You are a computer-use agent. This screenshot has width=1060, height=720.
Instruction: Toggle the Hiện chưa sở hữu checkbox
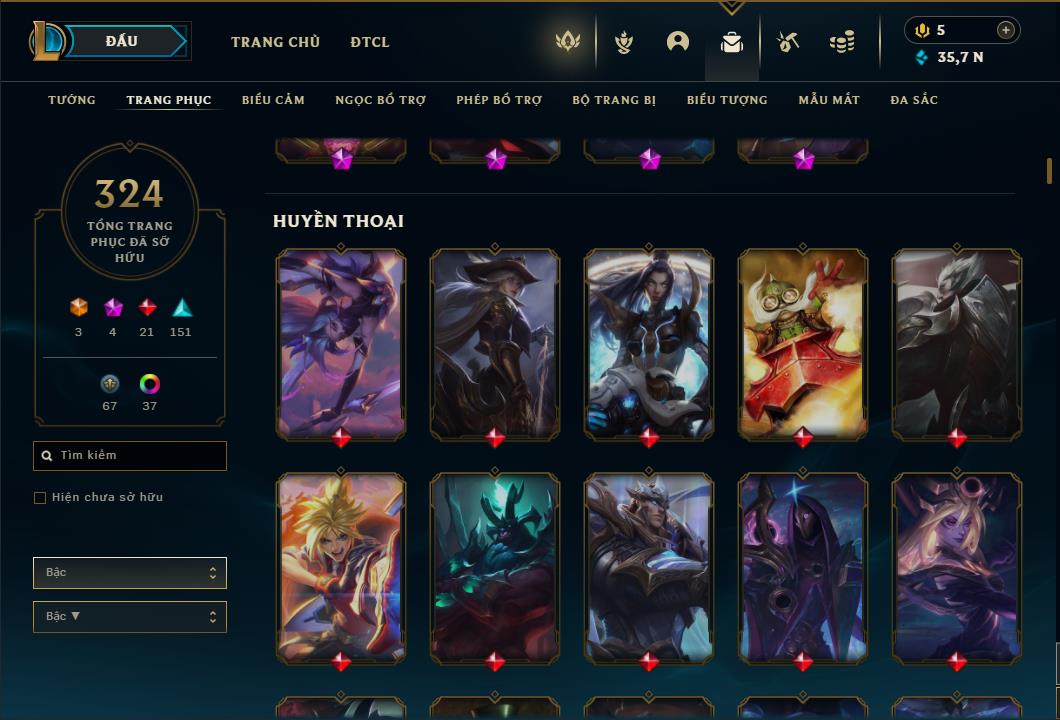click(40, 498)
